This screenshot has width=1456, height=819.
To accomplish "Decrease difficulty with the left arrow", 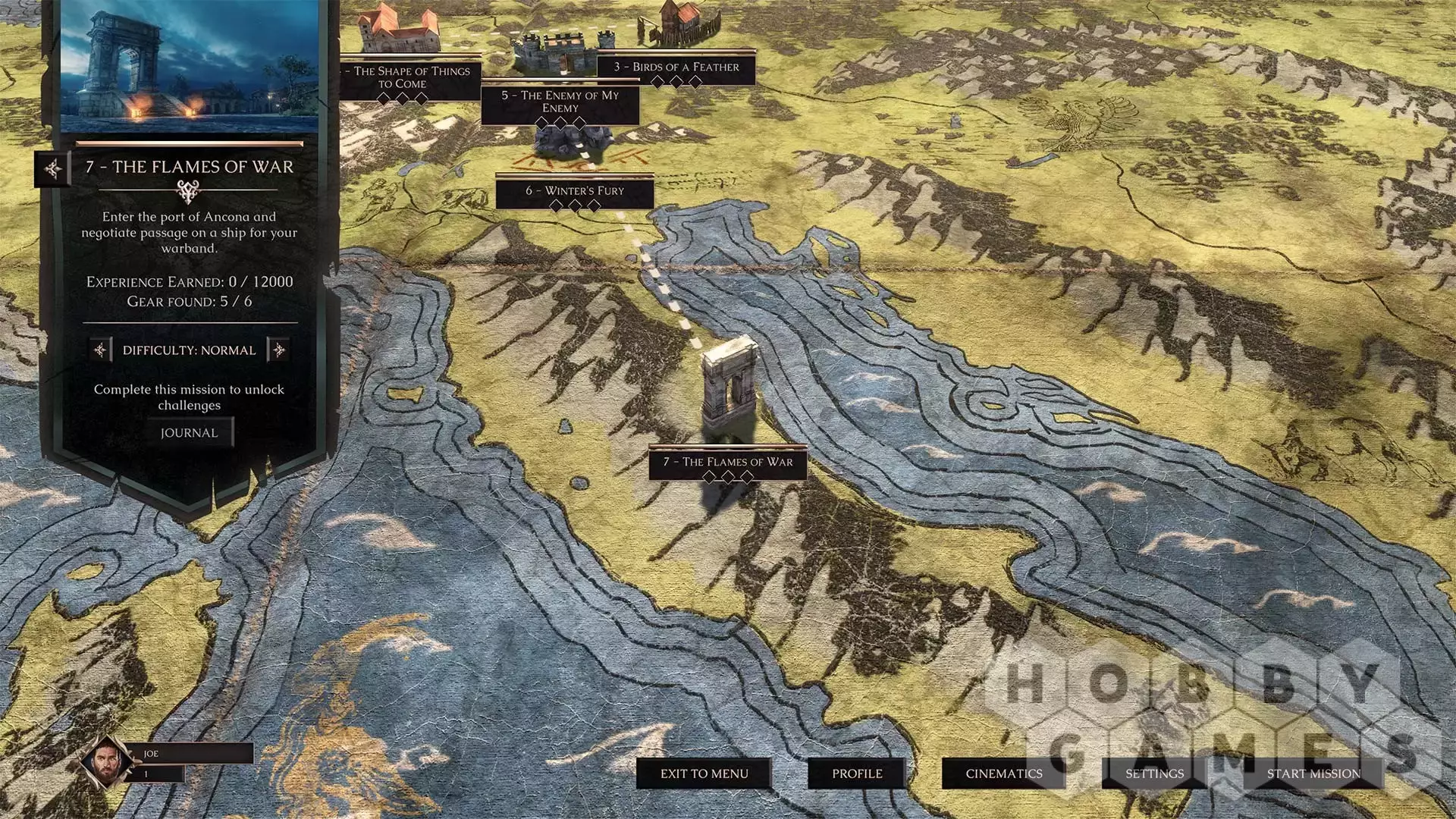I will click(x=100, y=350).
